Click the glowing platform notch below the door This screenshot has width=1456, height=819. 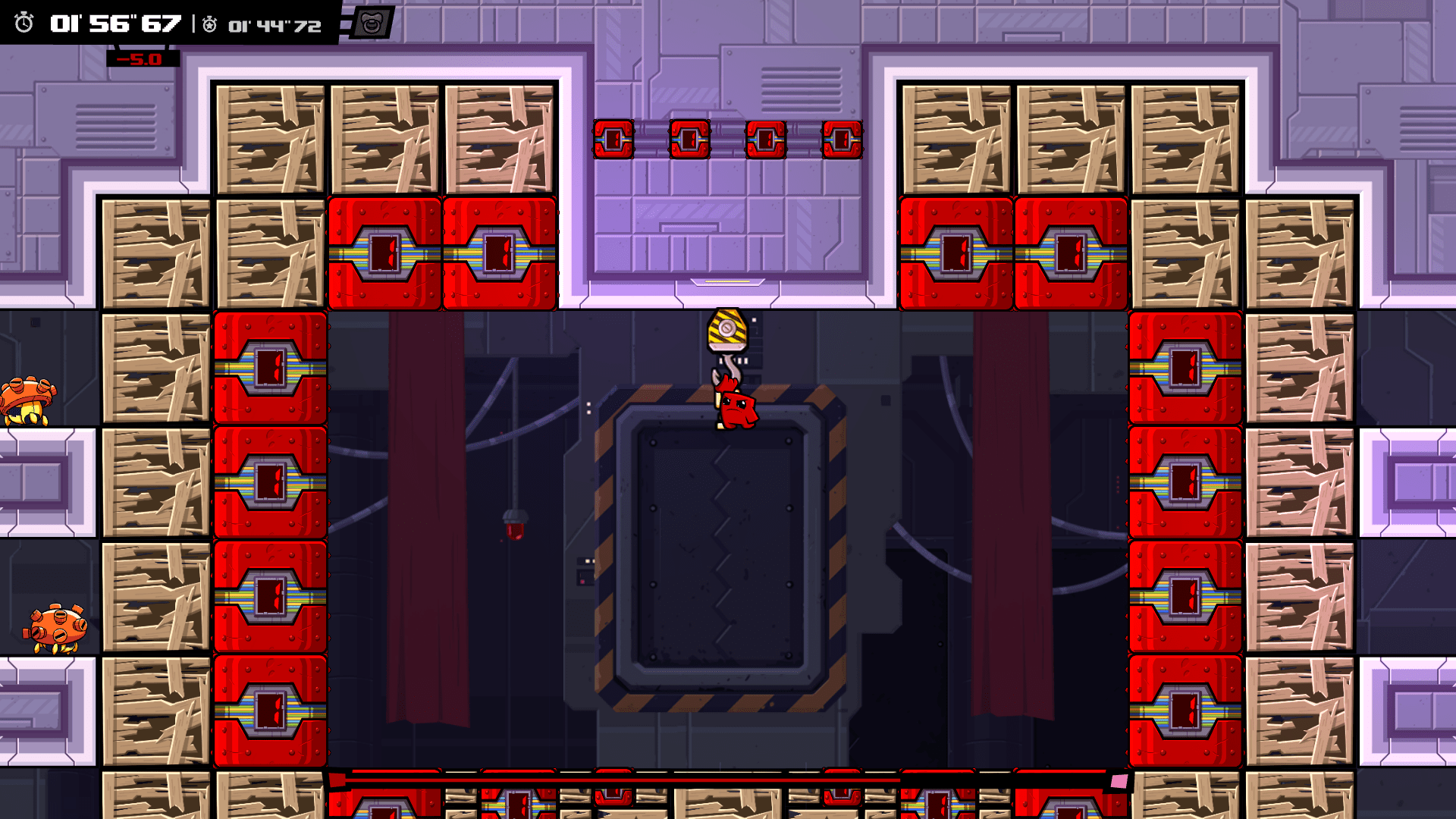point(726,281)
